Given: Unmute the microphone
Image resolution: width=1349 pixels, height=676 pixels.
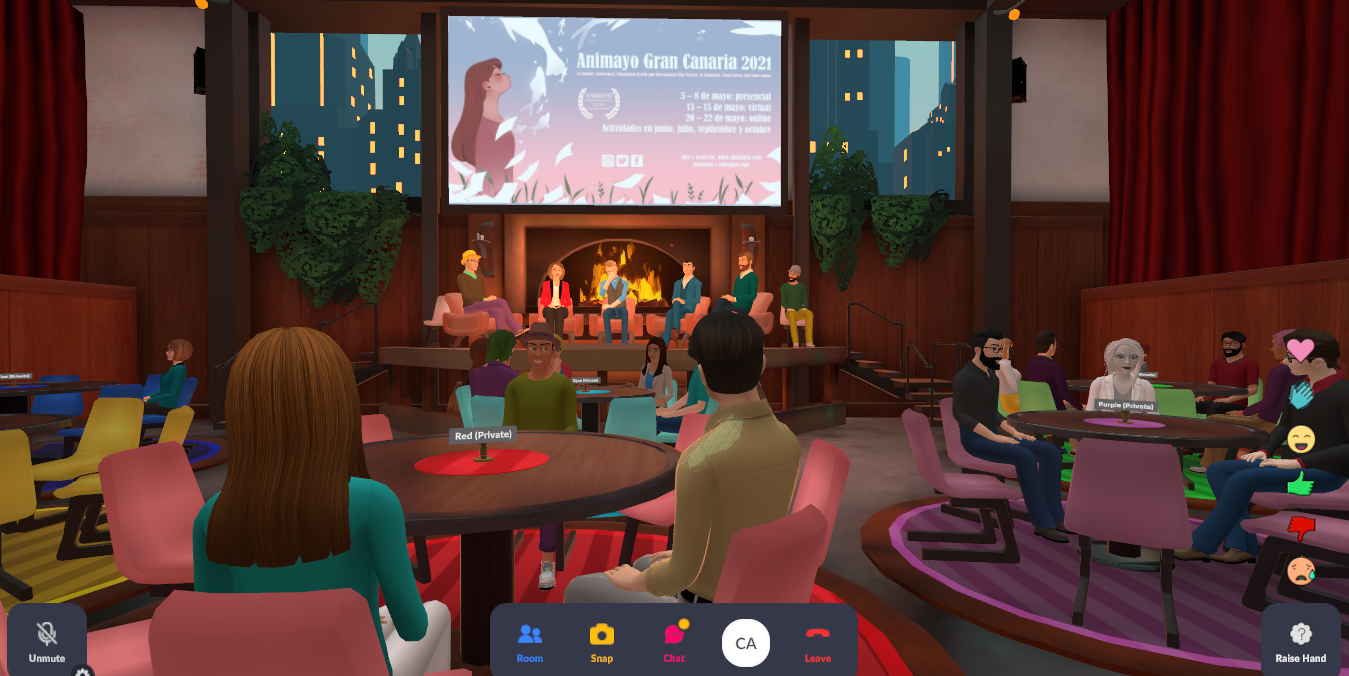Looking at the screenshot, I should tap(46, 640).
